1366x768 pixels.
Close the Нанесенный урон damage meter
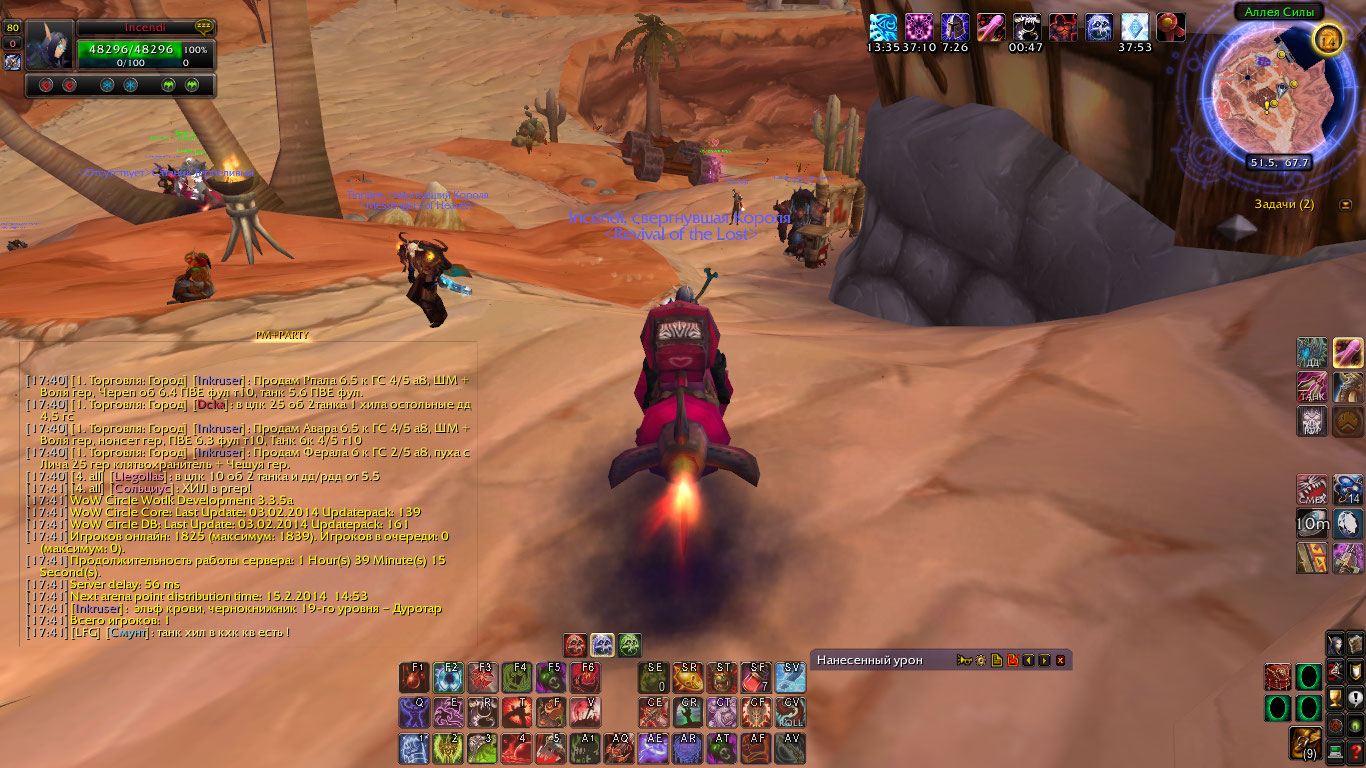pyautogui.click(x=1061, y=660)
